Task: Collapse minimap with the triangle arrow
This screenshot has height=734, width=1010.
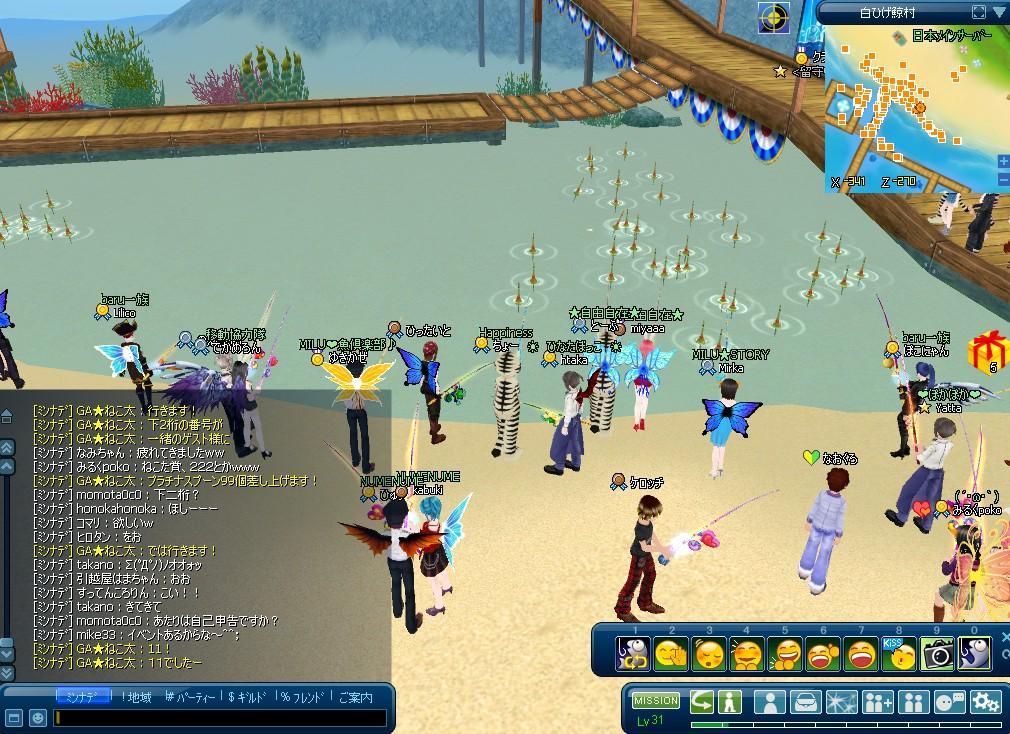Action: (x=999, y=12)
